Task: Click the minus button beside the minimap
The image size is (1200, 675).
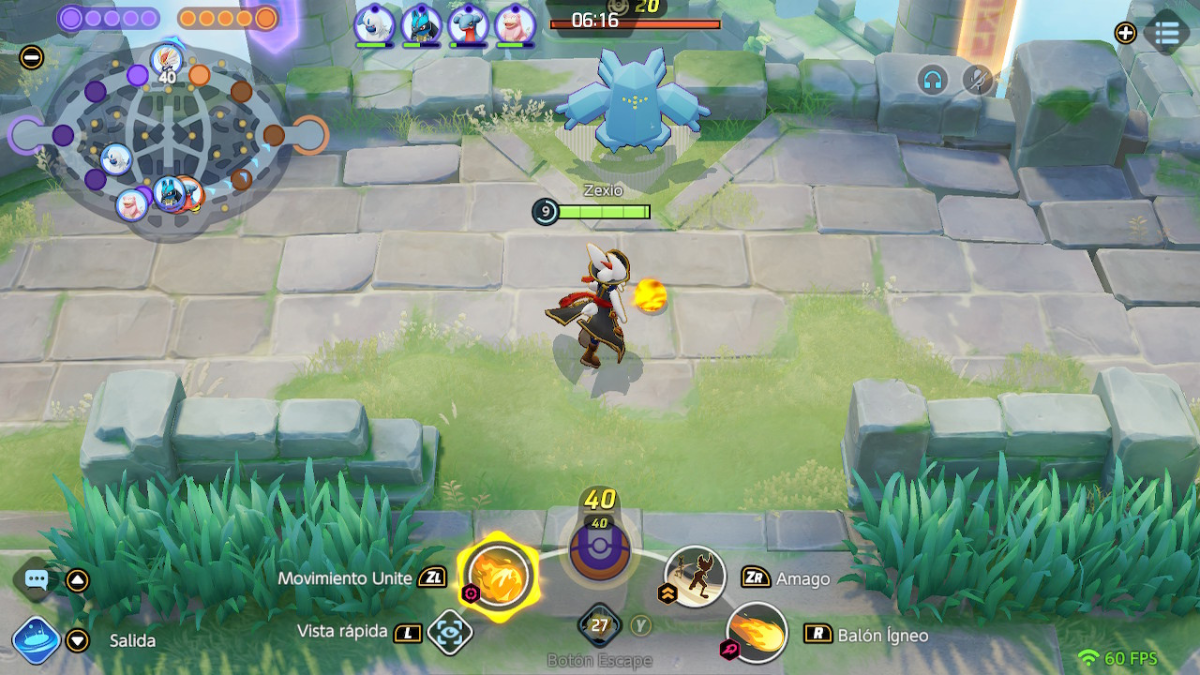Action: [x=31, y=57]
